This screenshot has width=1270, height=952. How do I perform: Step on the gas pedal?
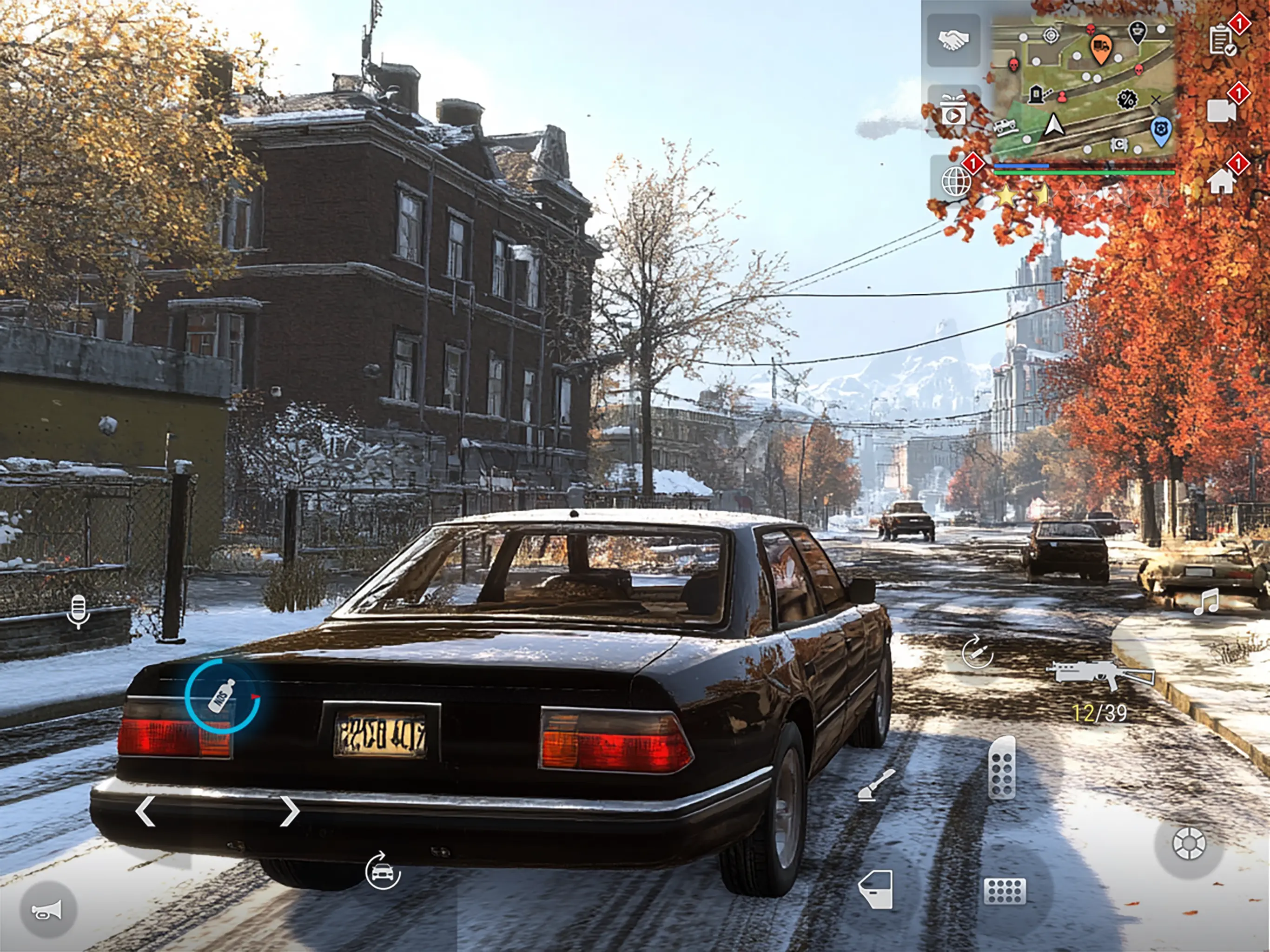(x=1002, y=768)
